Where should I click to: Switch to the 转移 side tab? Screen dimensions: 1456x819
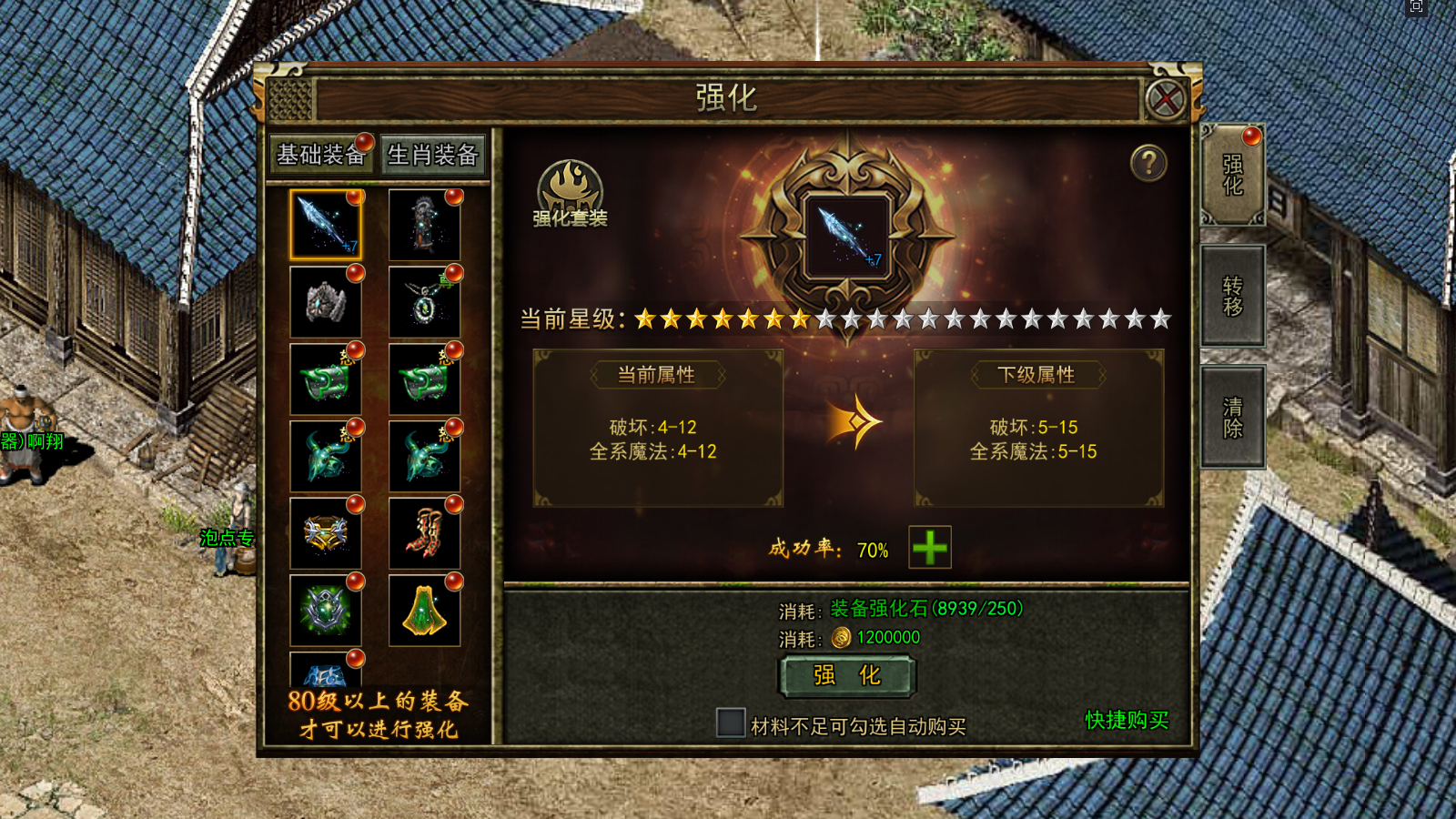1233,296
